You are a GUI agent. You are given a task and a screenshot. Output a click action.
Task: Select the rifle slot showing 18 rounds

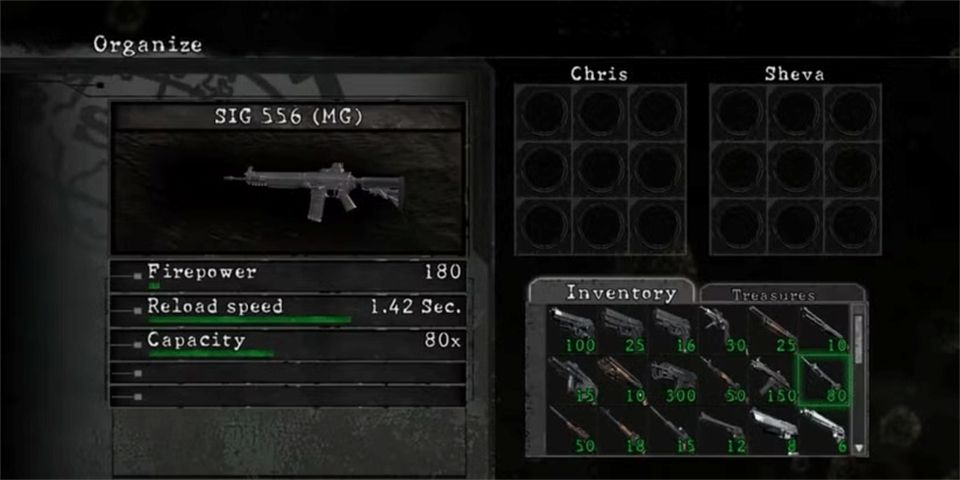622,430
